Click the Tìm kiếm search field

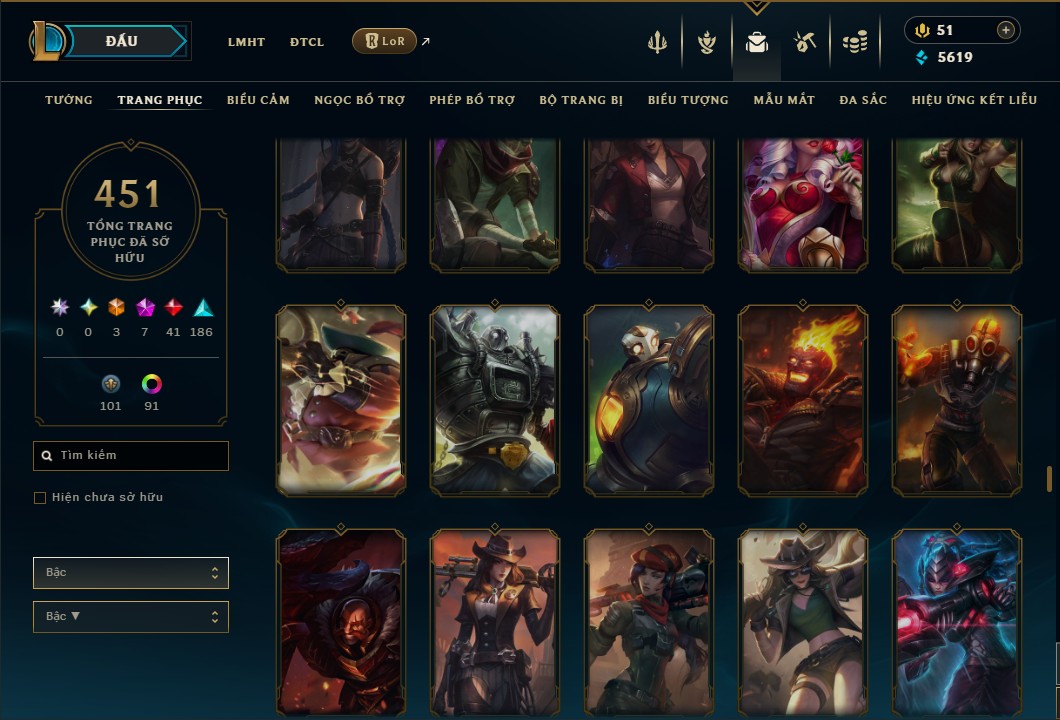coord(131,456)
